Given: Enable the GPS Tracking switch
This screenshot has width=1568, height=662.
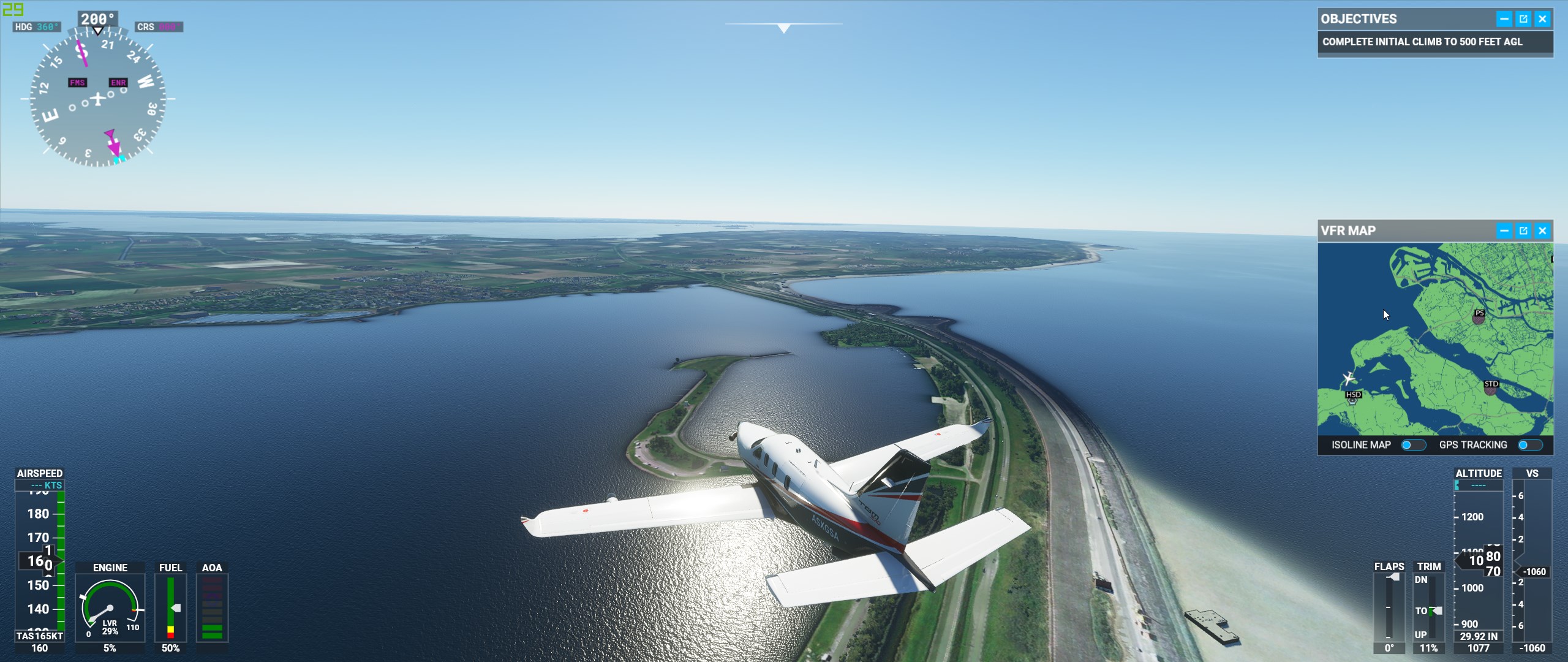Looking at the screenshot, I should (x=1529, y=445).
